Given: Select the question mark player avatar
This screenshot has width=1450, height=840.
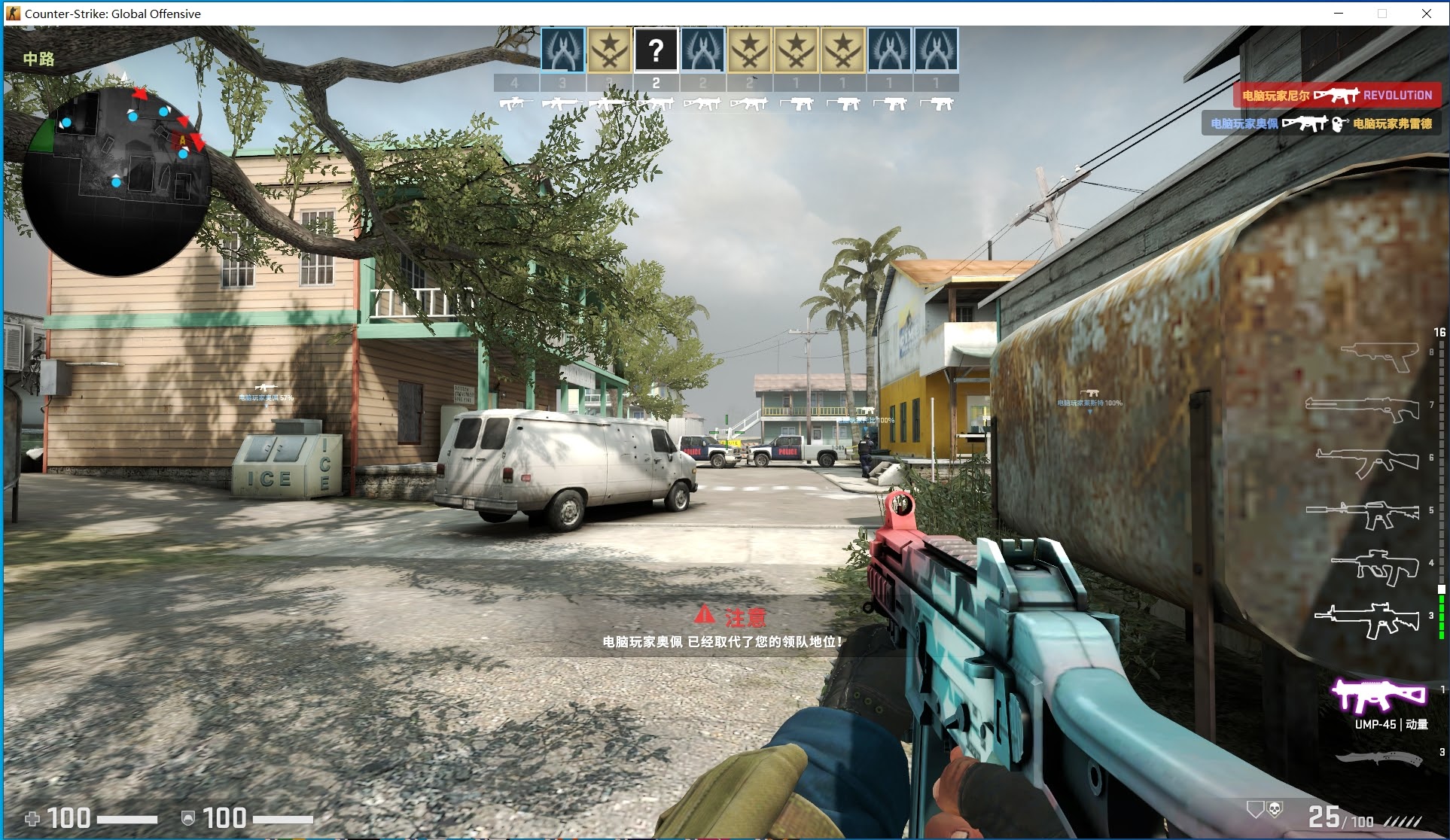Looking at the screenshot, I should point(656,50).
